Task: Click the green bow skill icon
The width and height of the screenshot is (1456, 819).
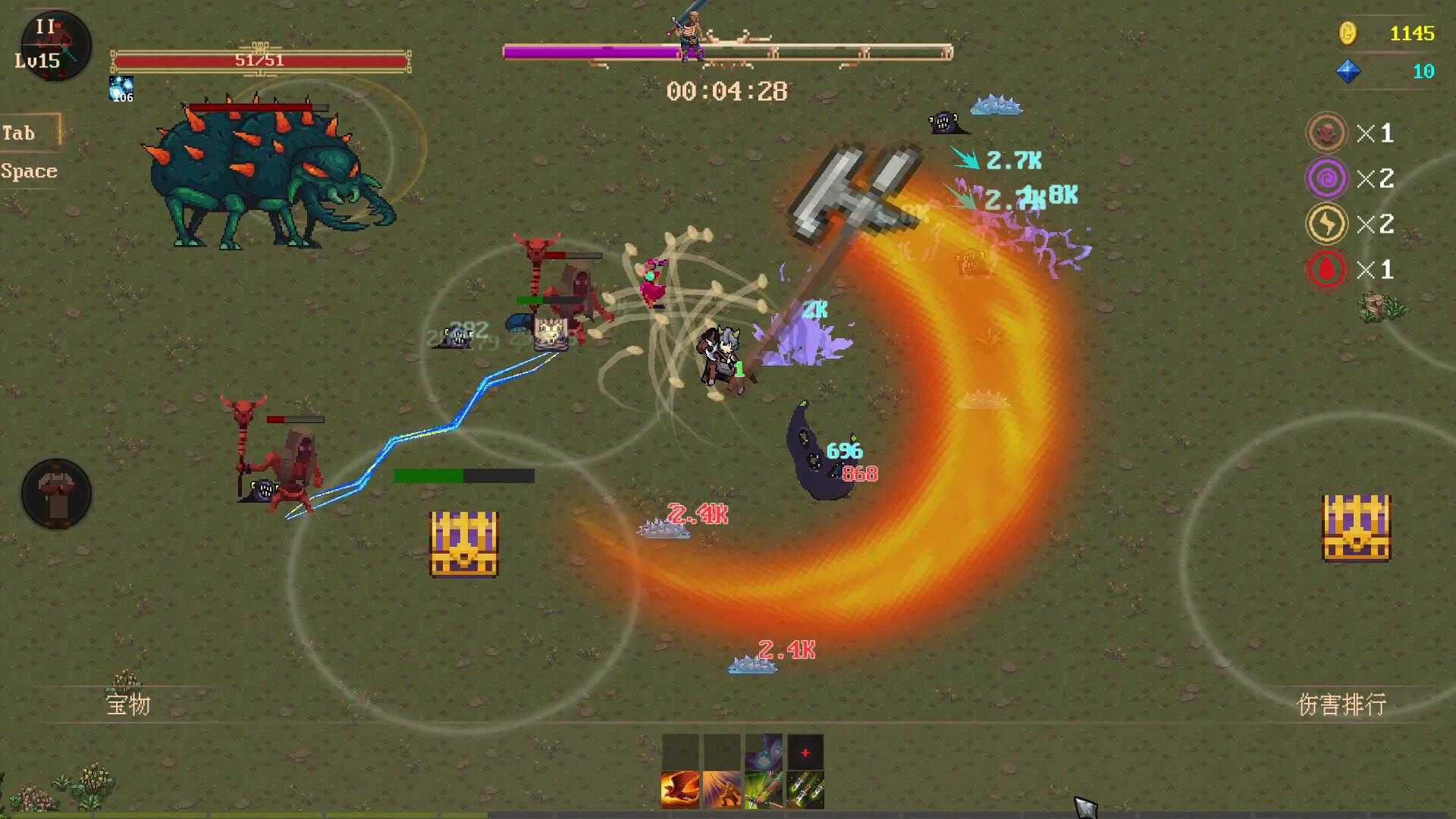Action: click(764, 789)
